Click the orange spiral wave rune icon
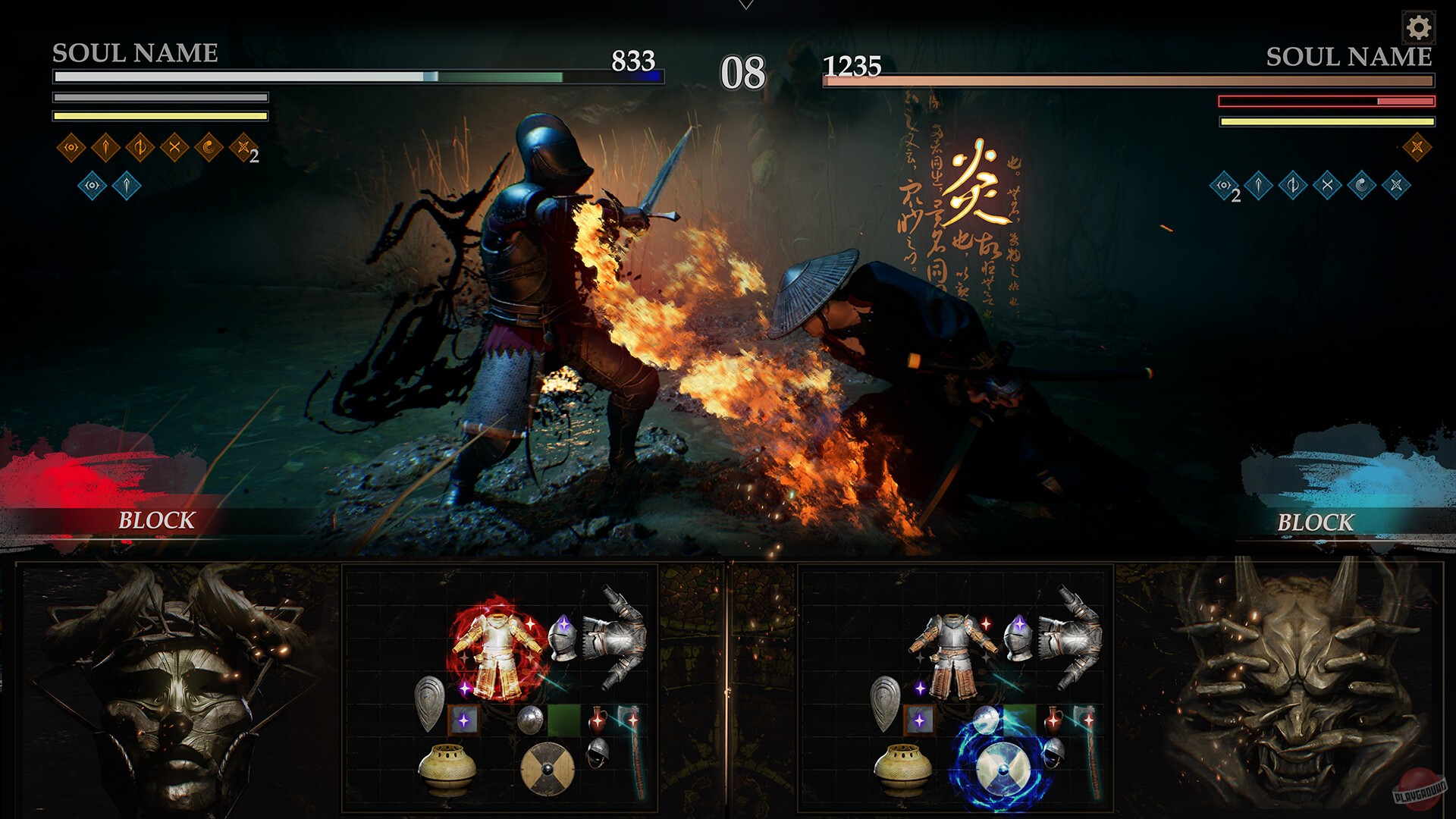This screenshot has width=1456, height=819. 209,147
